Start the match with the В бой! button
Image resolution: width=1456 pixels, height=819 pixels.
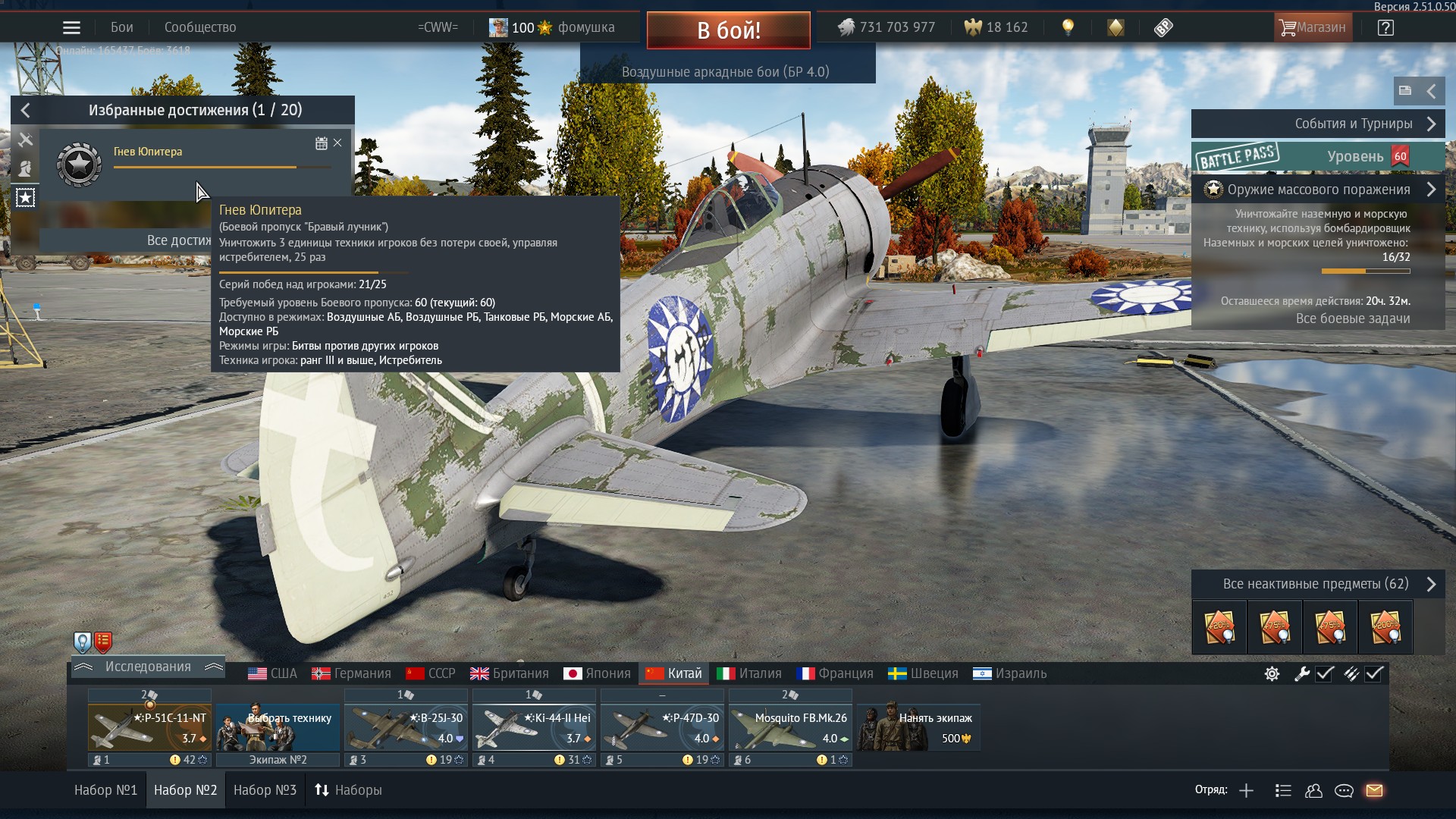tap(728, 30)
